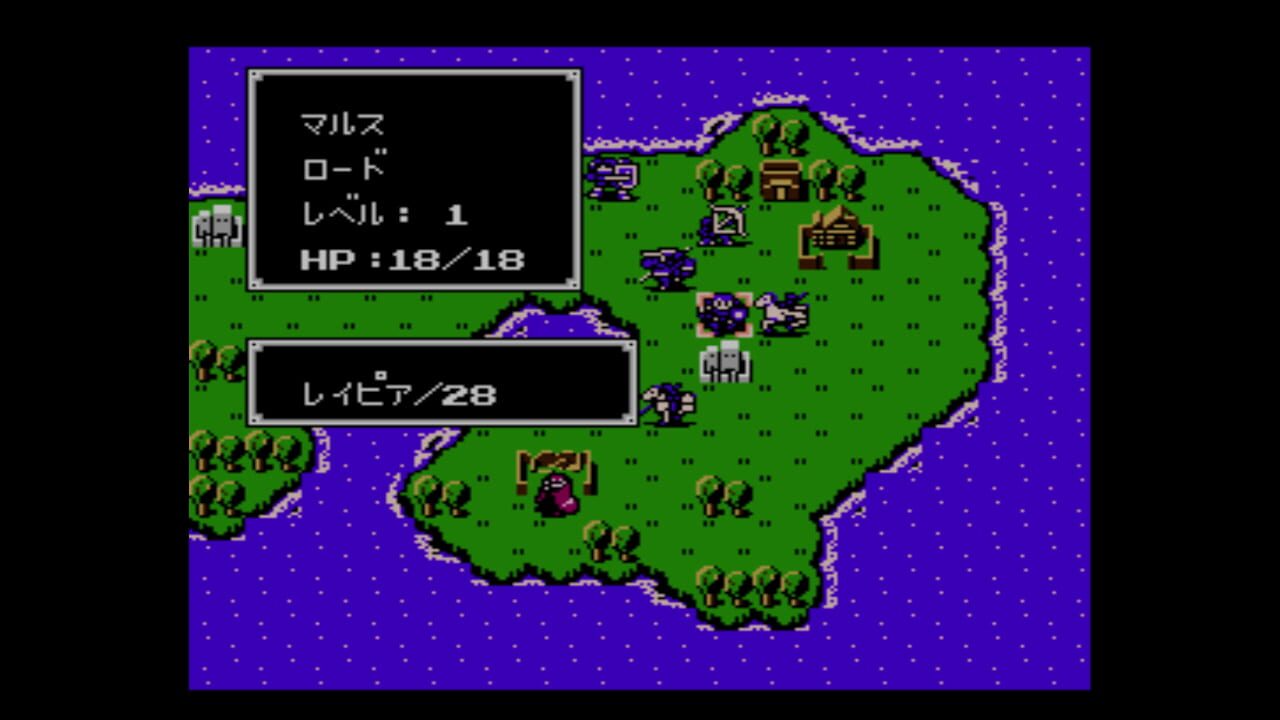Screen dimensions: 1280x720
Task: Click the レイピア/28 weapon window
Action: pyautogui.click(x=443, y=386)
